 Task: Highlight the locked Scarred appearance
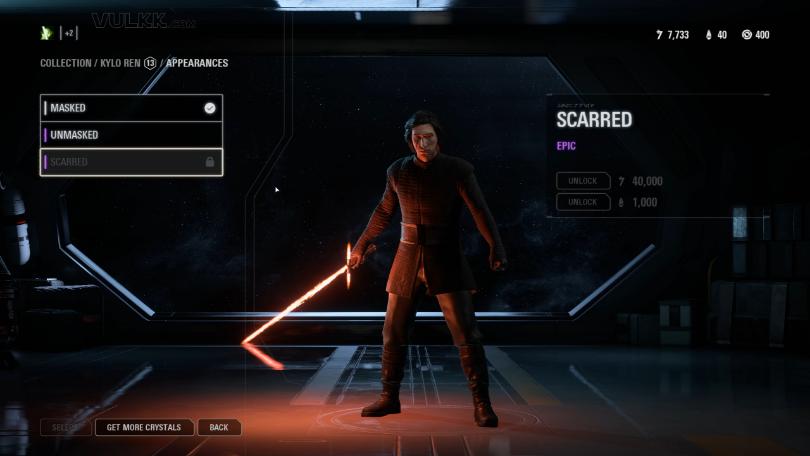coord(131,162)
